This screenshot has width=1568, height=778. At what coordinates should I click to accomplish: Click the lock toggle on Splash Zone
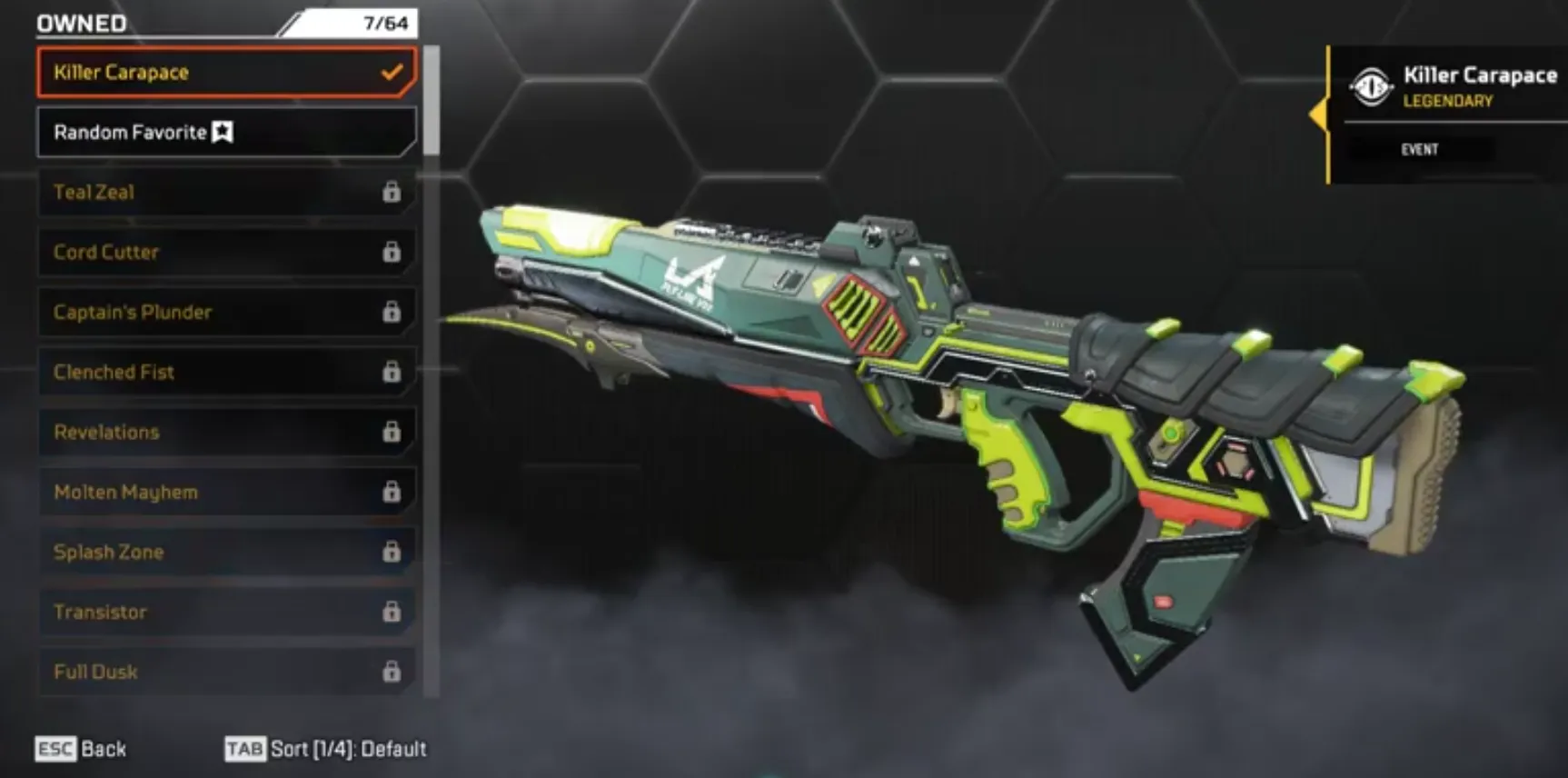point(392,552)
